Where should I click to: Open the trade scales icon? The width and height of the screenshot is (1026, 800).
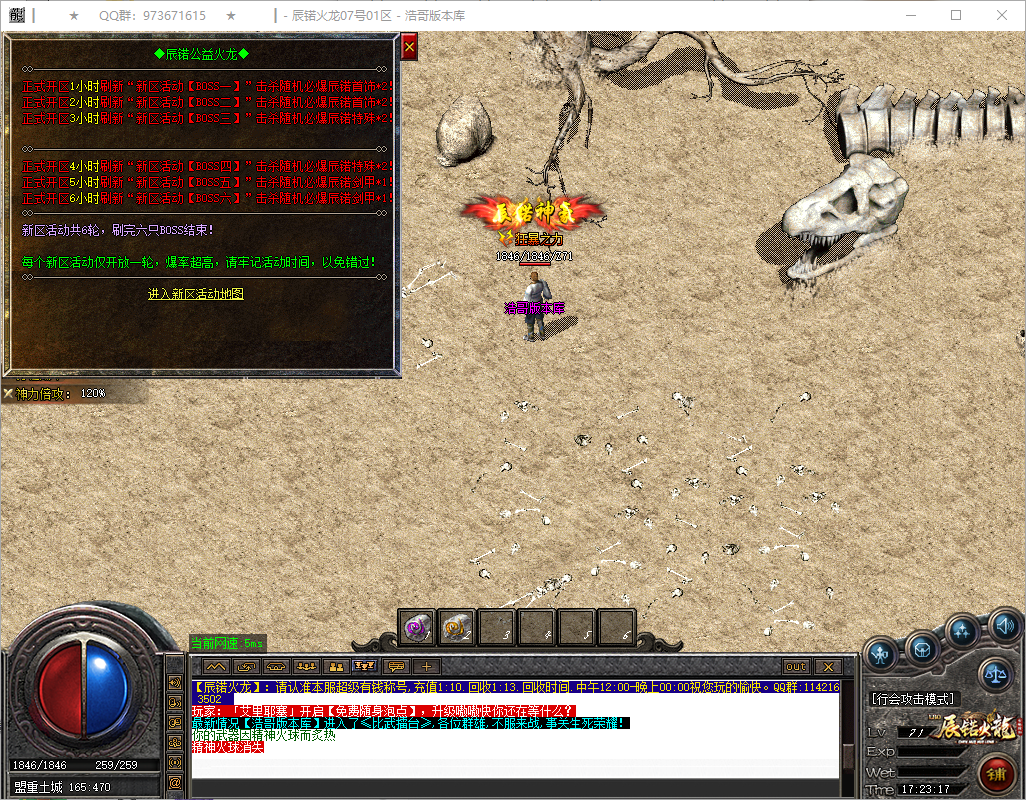coord(996,674)
